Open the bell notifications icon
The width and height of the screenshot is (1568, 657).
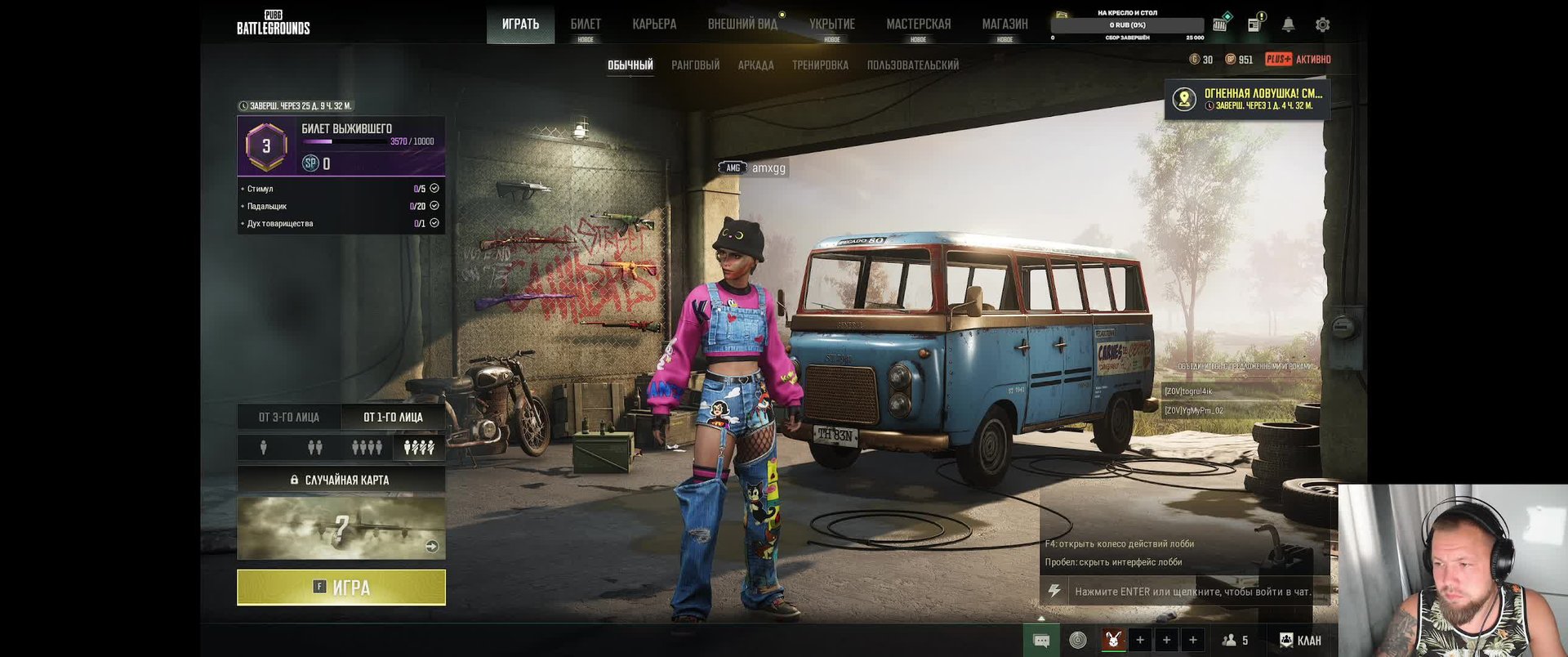pos(1288,25)
